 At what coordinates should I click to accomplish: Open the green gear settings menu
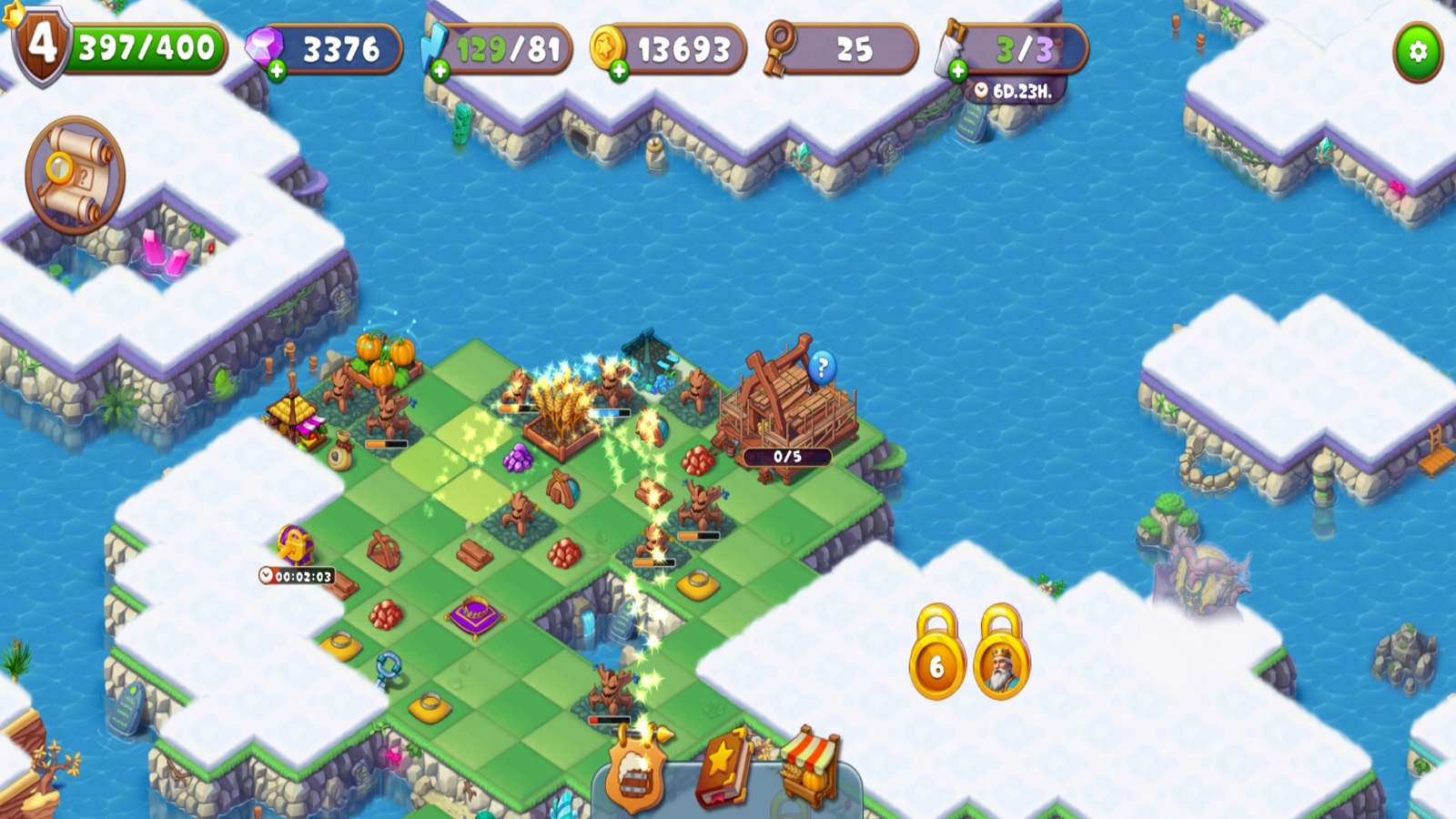pyautogui.click(x=1418, y=52)
